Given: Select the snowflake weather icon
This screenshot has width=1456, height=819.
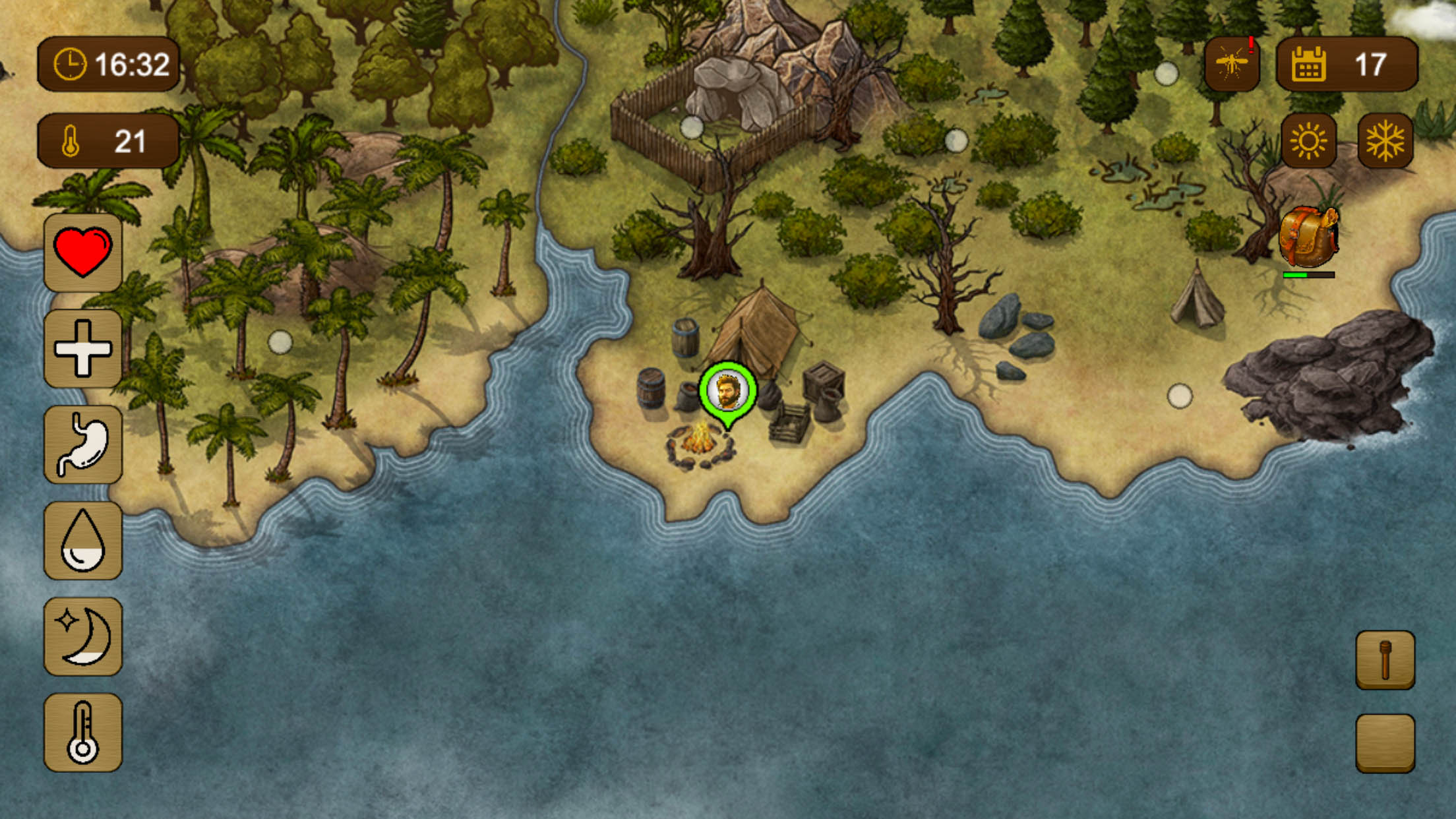Looking at the screenshot, I should click(1385, 140).
